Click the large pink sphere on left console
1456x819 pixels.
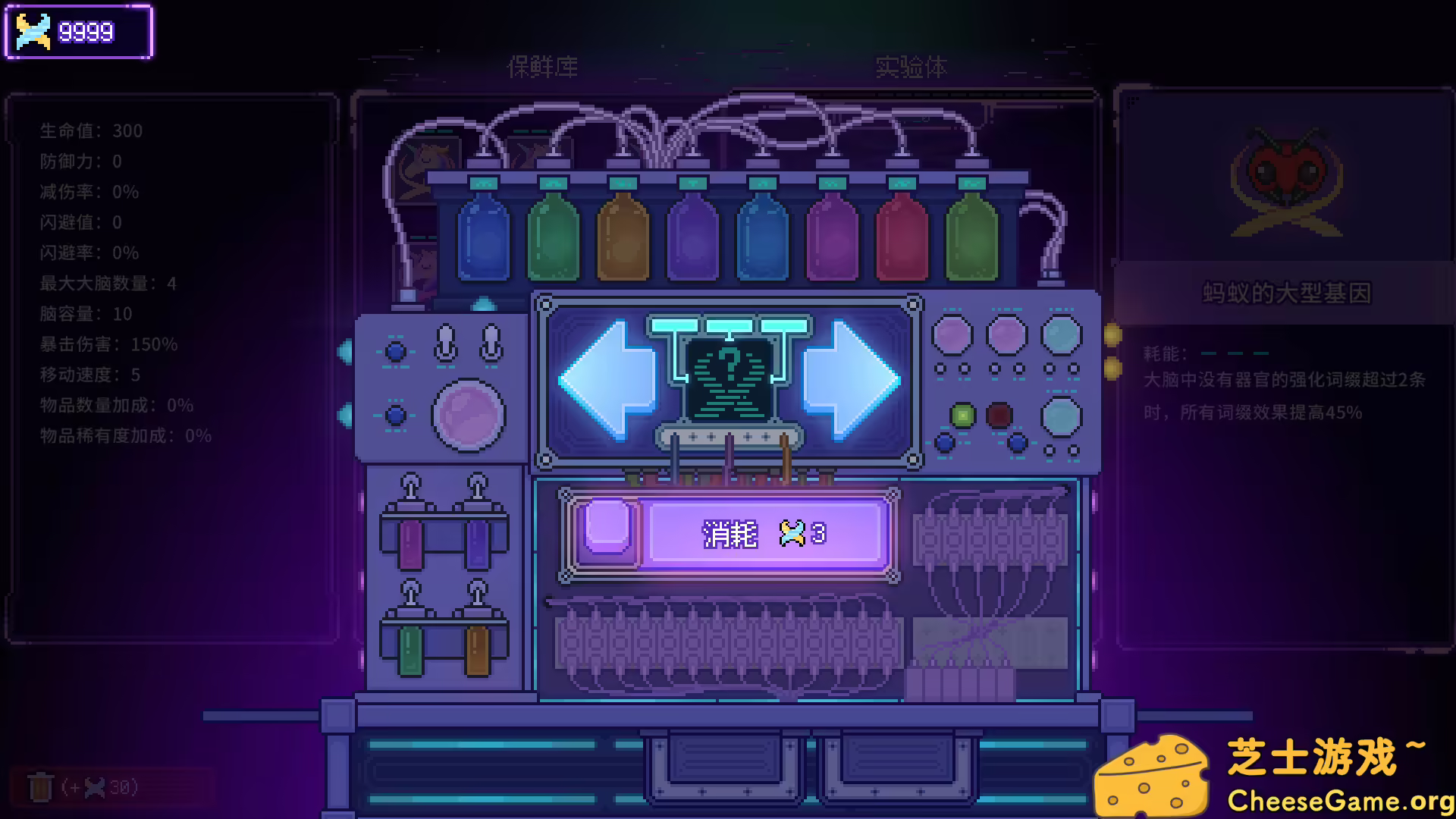[x=470, y=416]
